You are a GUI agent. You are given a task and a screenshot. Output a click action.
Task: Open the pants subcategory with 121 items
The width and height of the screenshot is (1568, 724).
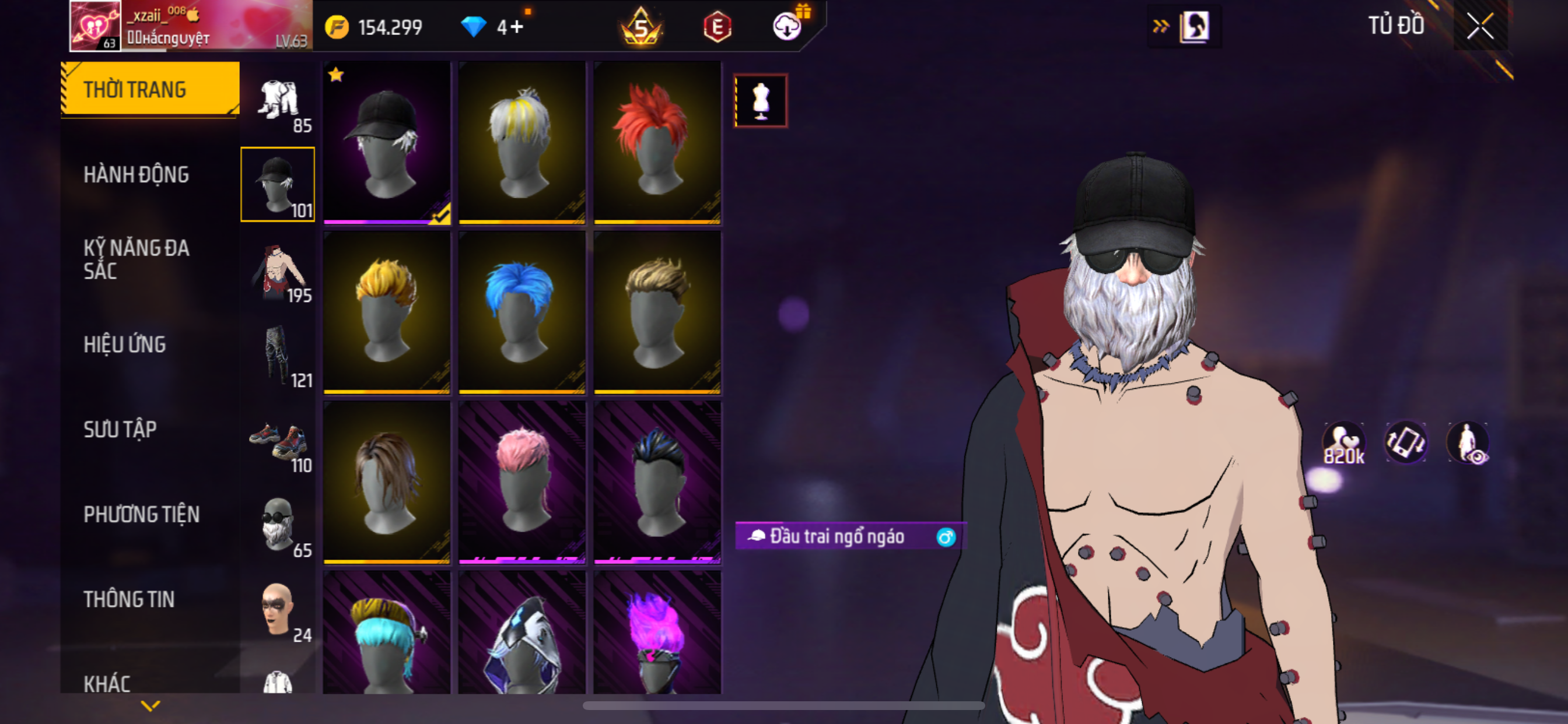coord(279,356)
